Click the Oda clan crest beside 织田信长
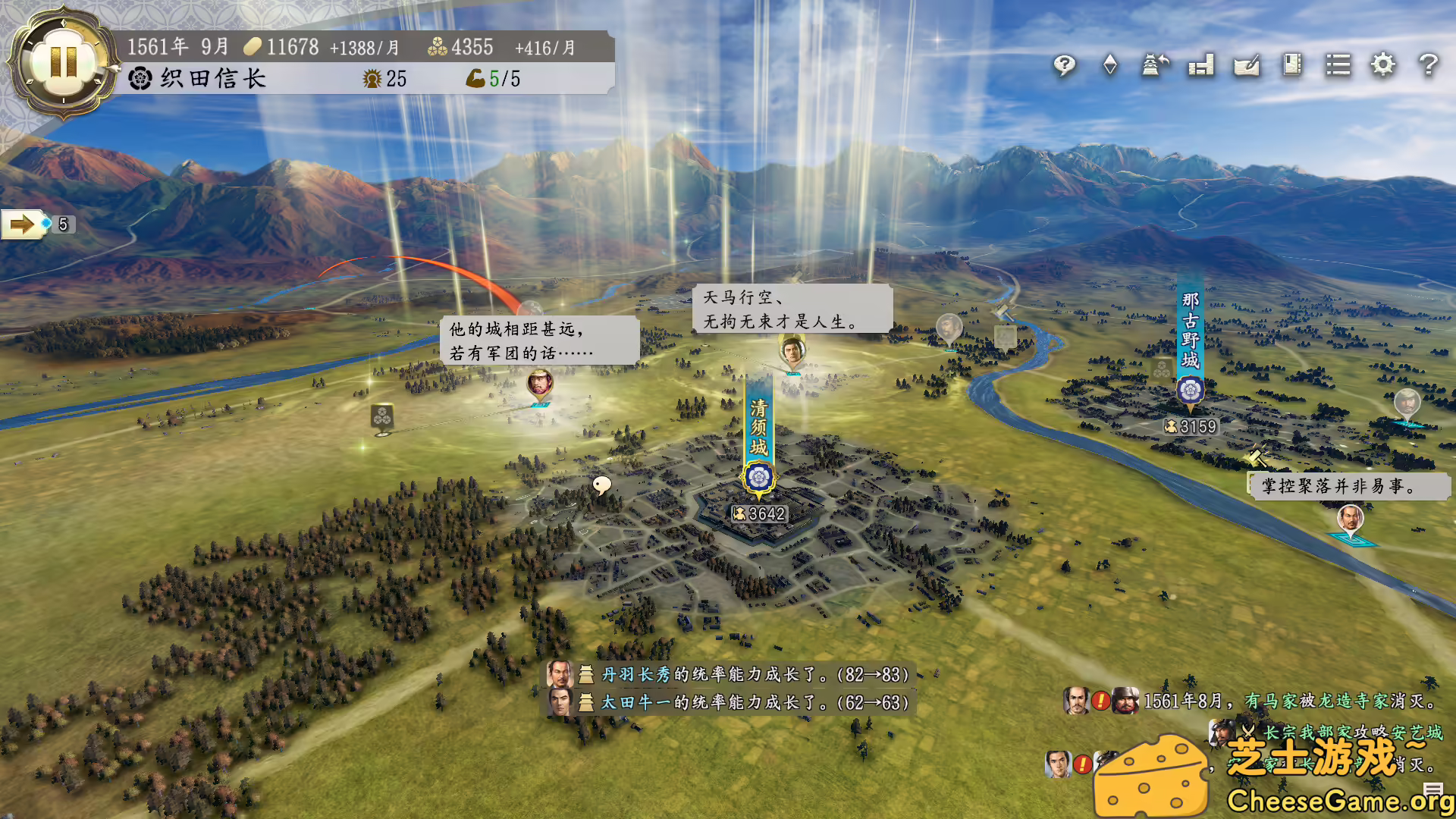1456x819 pixels. (x=136, y=78)
